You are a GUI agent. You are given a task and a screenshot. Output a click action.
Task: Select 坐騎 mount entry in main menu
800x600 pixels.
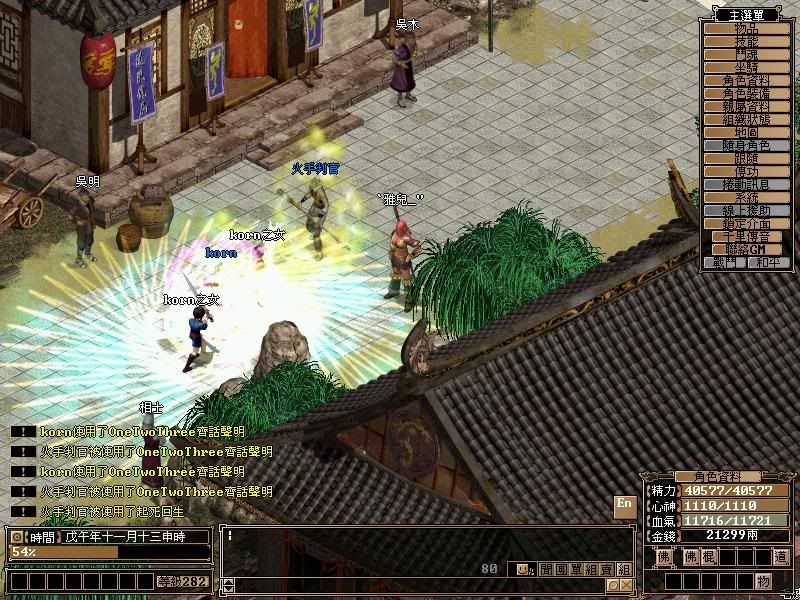coord(747,68)
